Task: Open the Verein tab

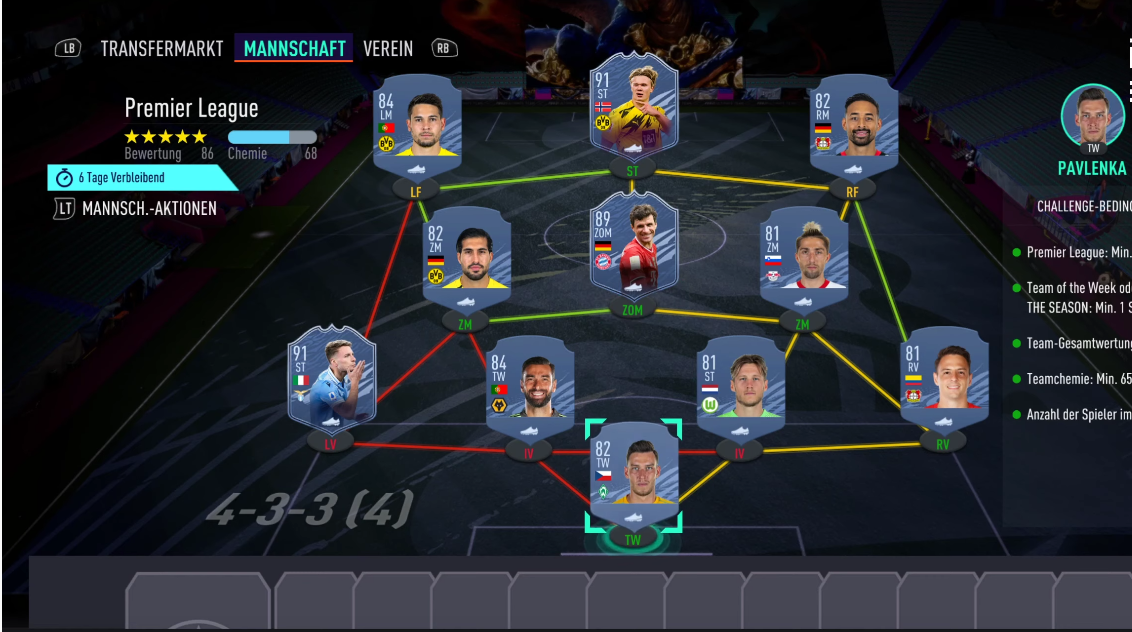Action: pyautogui.click(x=387, y=48)
